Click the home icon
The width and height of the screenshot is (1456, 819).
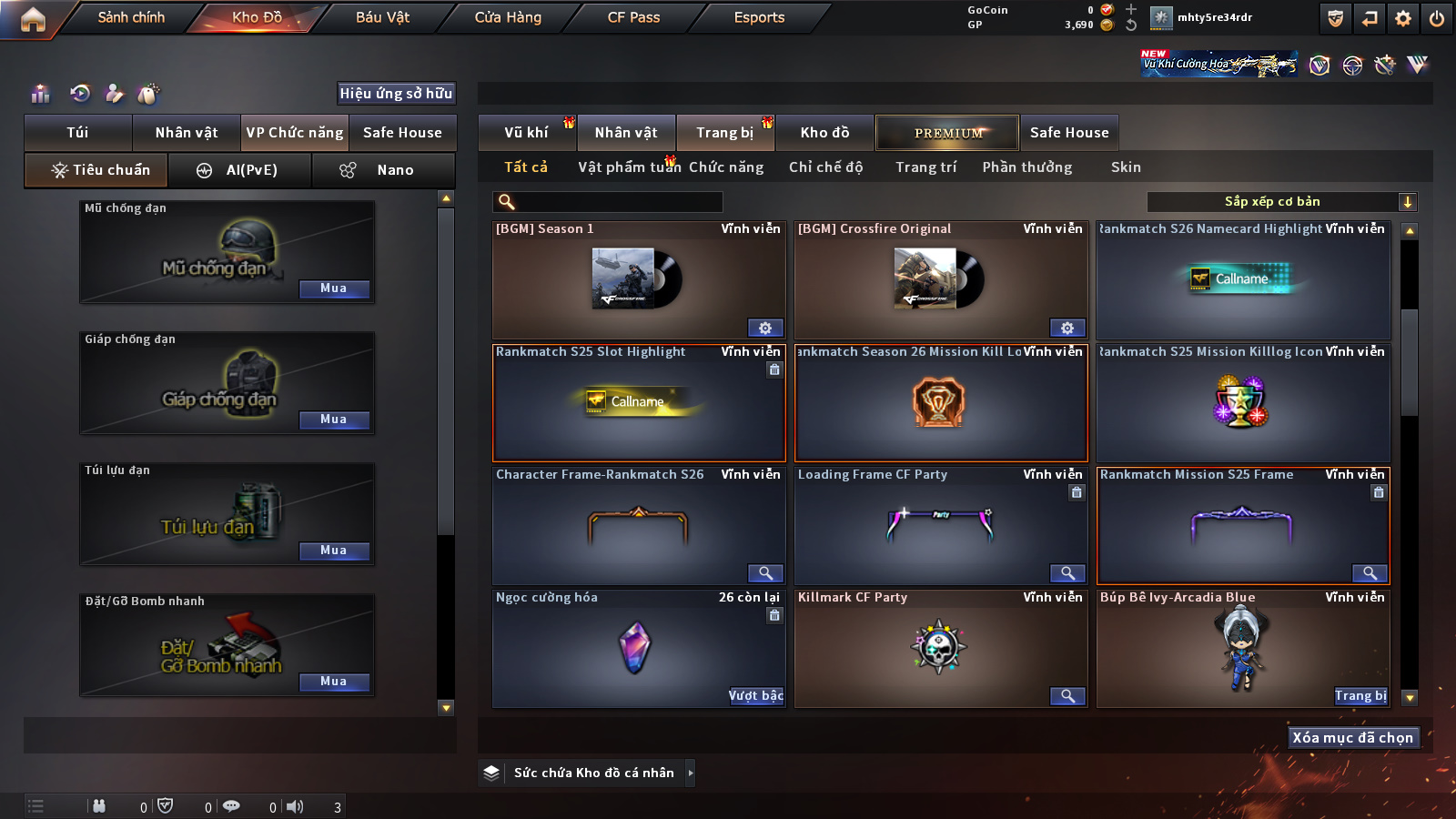coord(33,19)
